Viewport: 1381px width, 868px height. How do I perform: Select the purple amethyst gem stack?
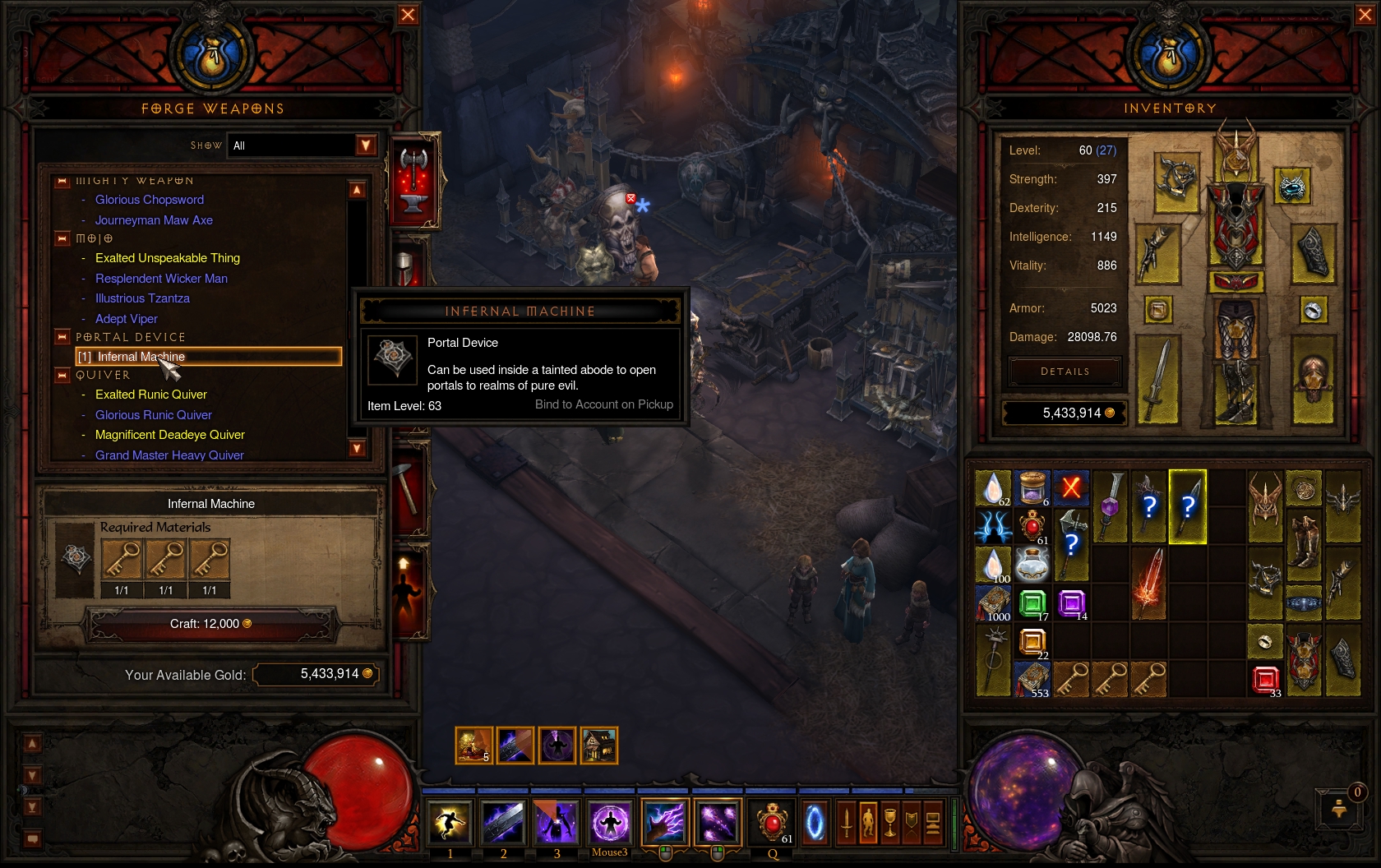[1071, 603]
